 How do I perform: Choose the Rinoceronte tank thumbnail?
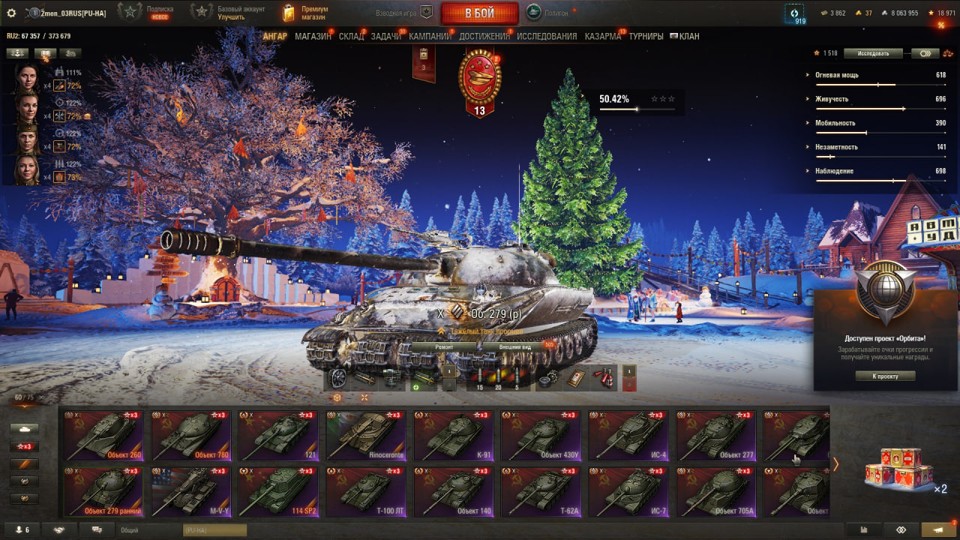366,435
